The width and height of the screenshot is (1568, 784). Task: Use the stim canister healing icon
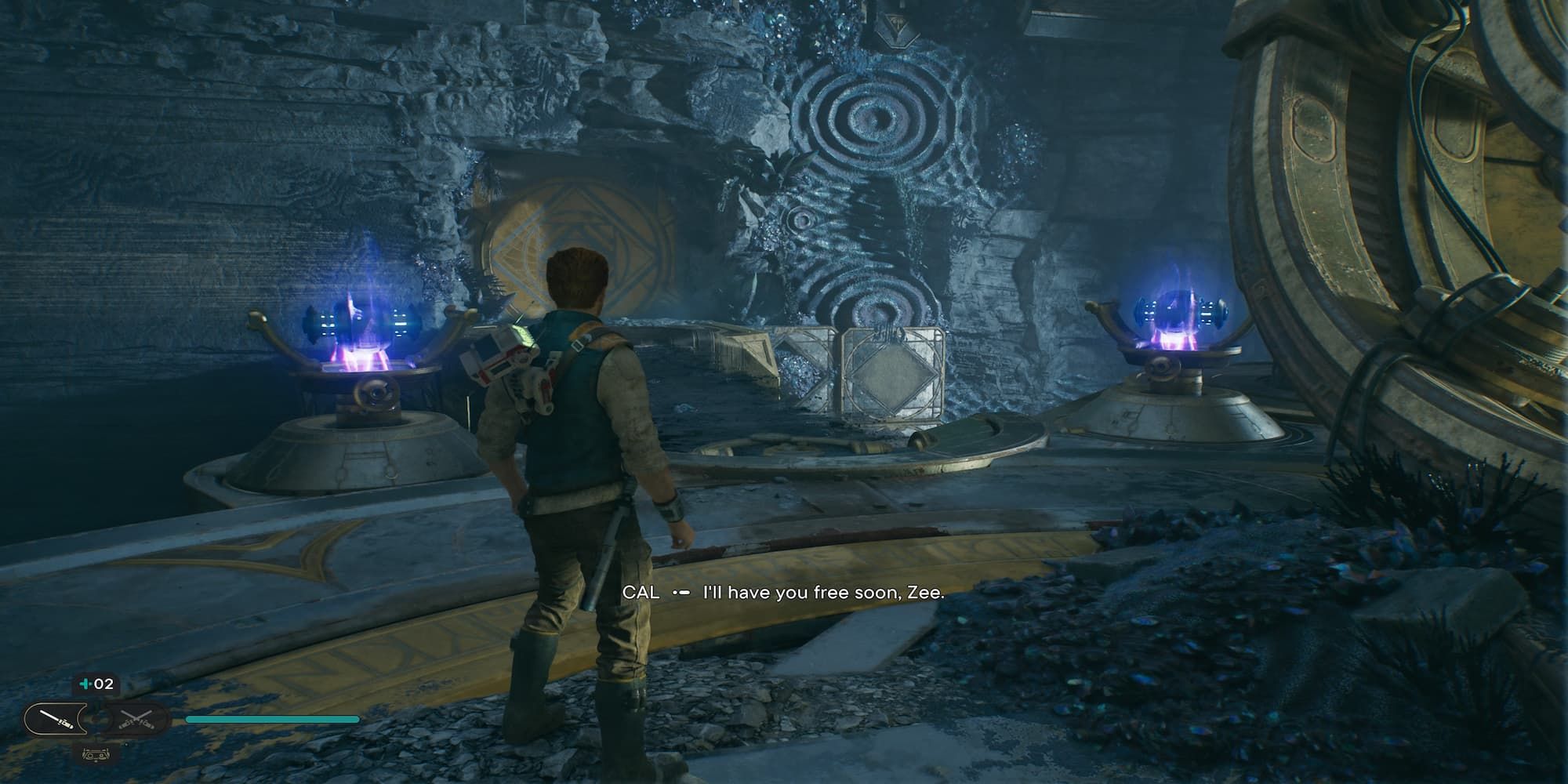(x=96, y=684)
